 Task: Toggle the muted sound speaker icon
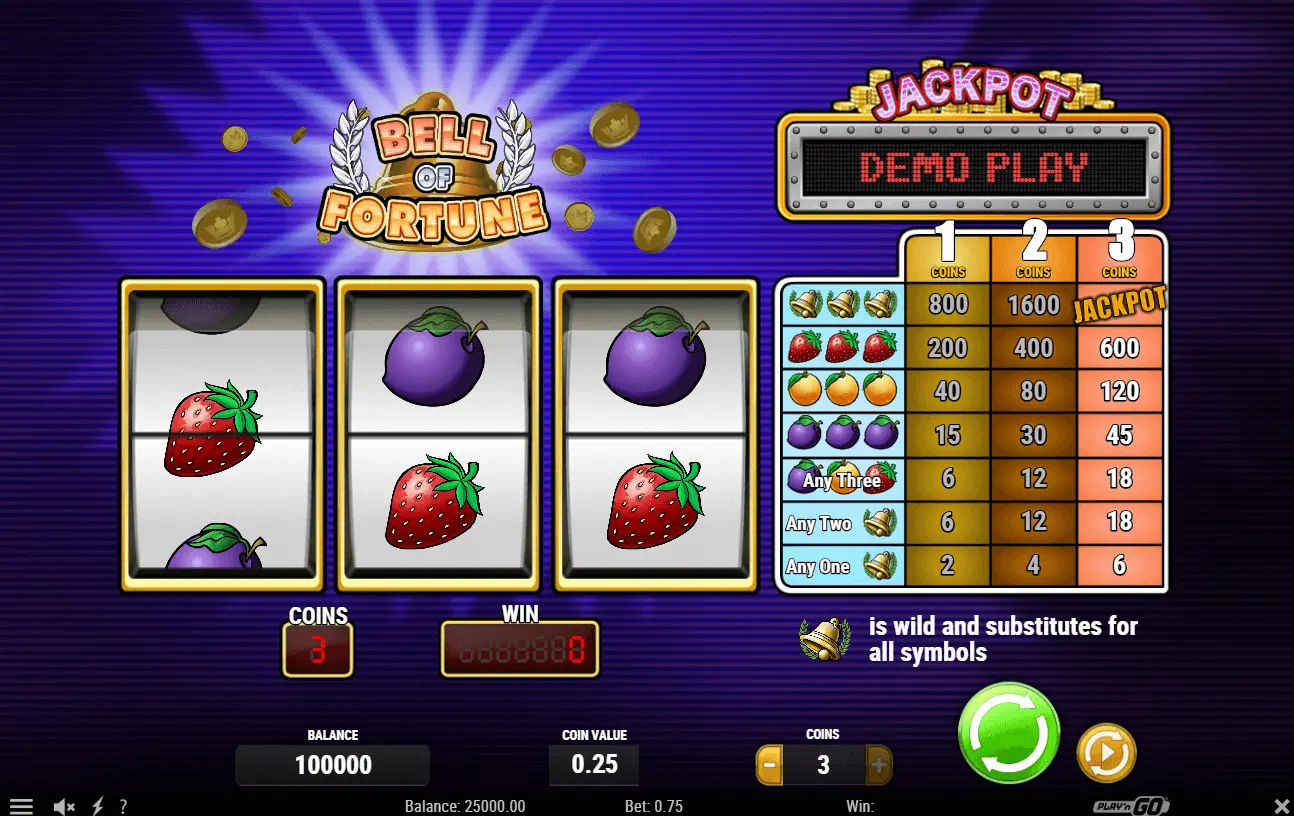pyautogui.click(x=64, y=806)
